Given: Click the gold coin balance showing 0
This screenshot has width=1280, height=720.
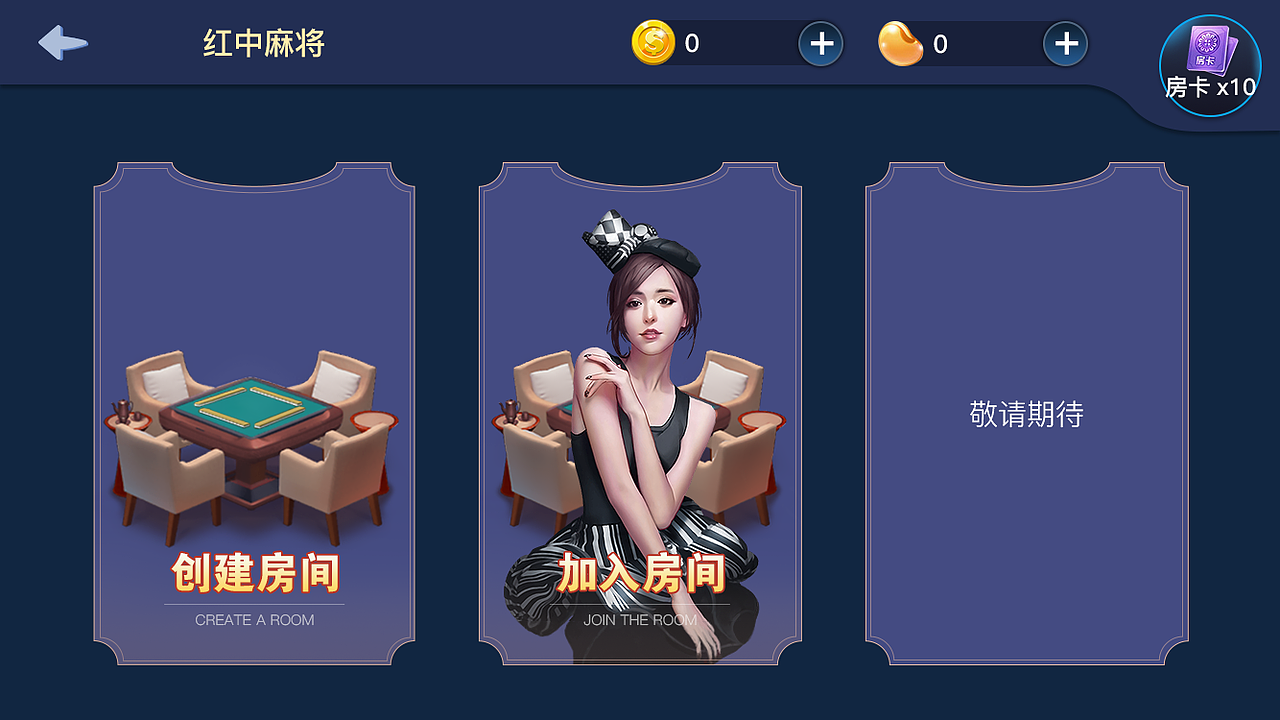Looking at the screenshot, I should [x=692, y=43].
